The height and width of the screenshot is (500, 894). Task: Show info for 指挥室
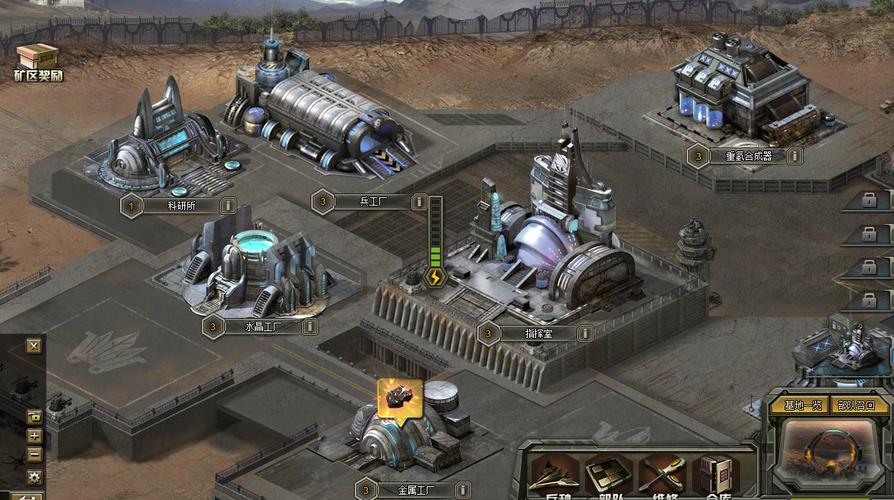point(585,333)
